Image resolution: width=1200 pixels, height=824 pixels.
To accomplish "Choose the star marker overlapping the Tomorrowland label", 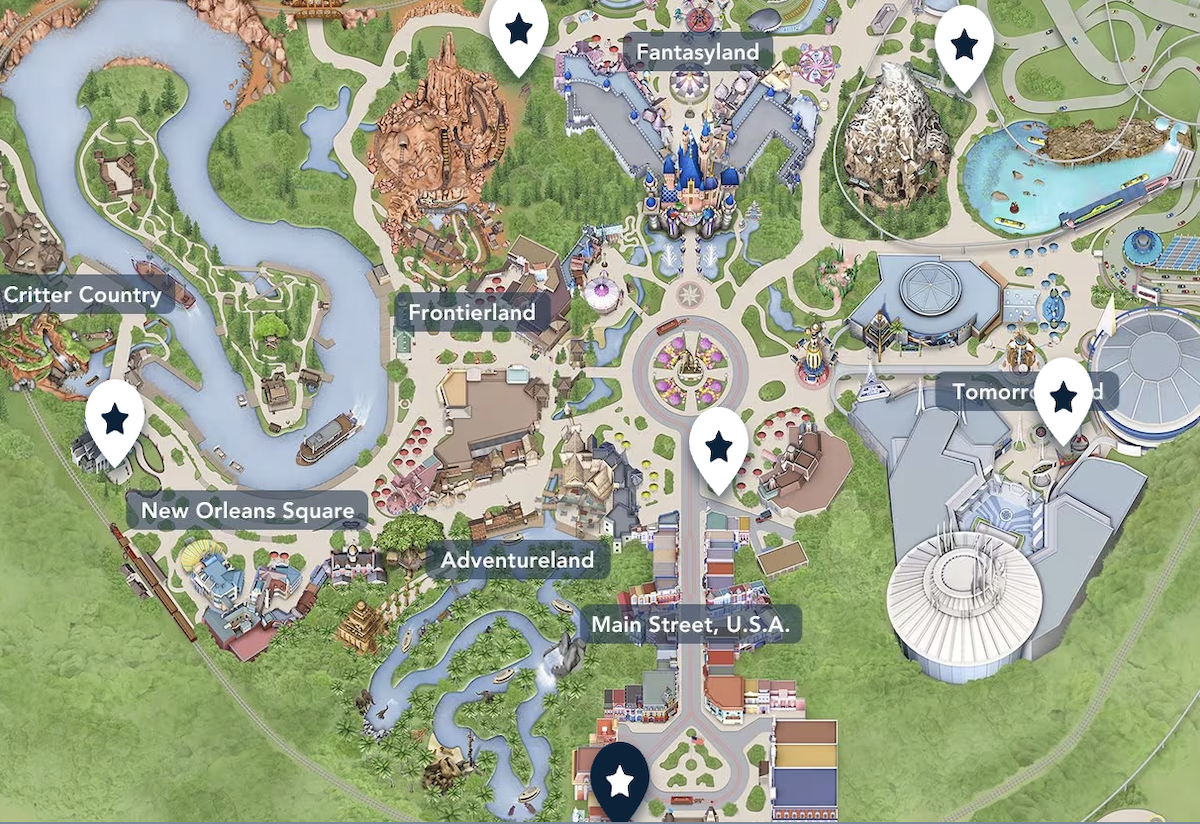I will tap(1063, 398).
